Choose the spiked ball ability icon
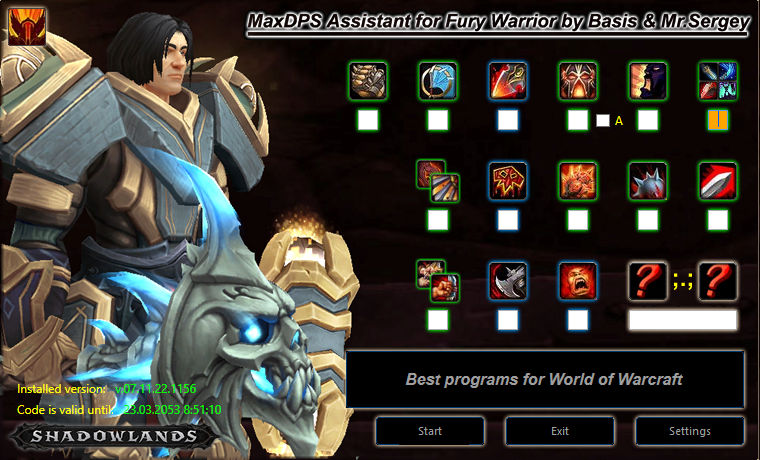Viewport: 760px width, 460px height. click(x=647, y=181)
